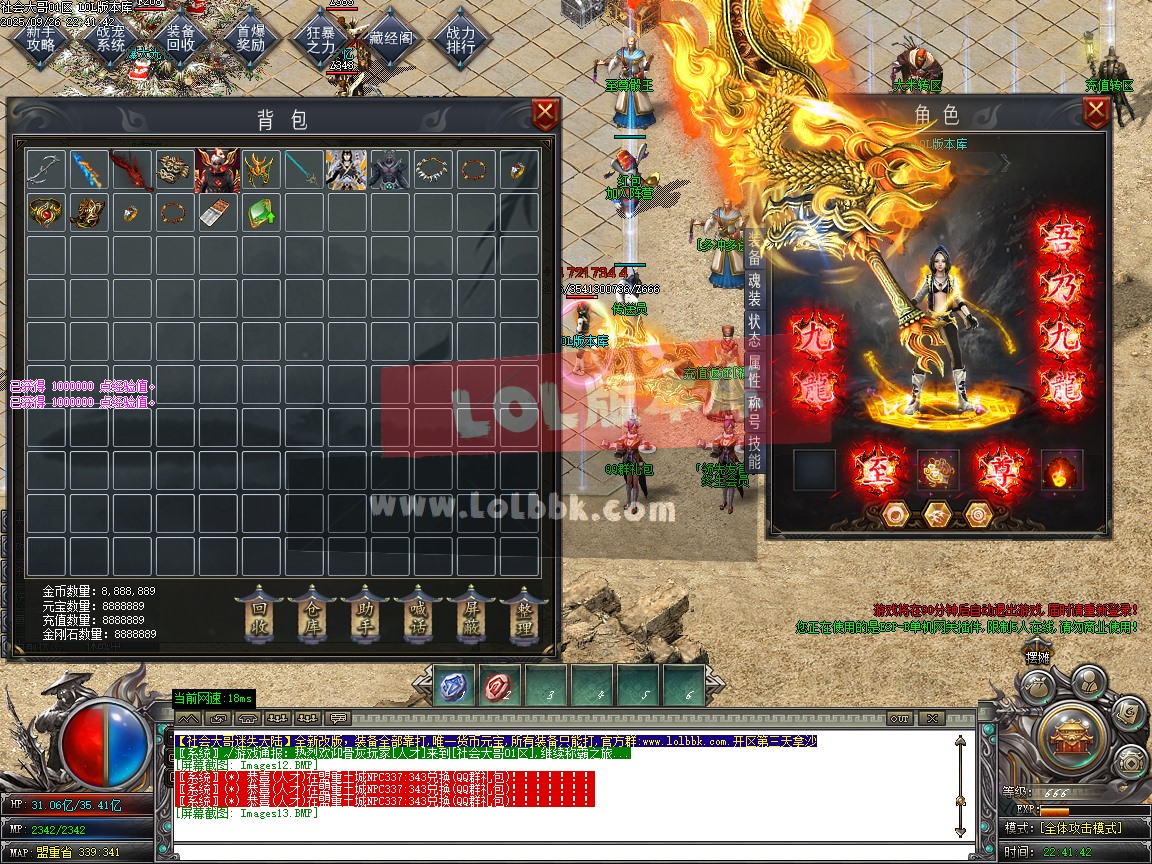Close the 背包 backpack window
This screenshot has width=1152, height=864.
[545, 115]
